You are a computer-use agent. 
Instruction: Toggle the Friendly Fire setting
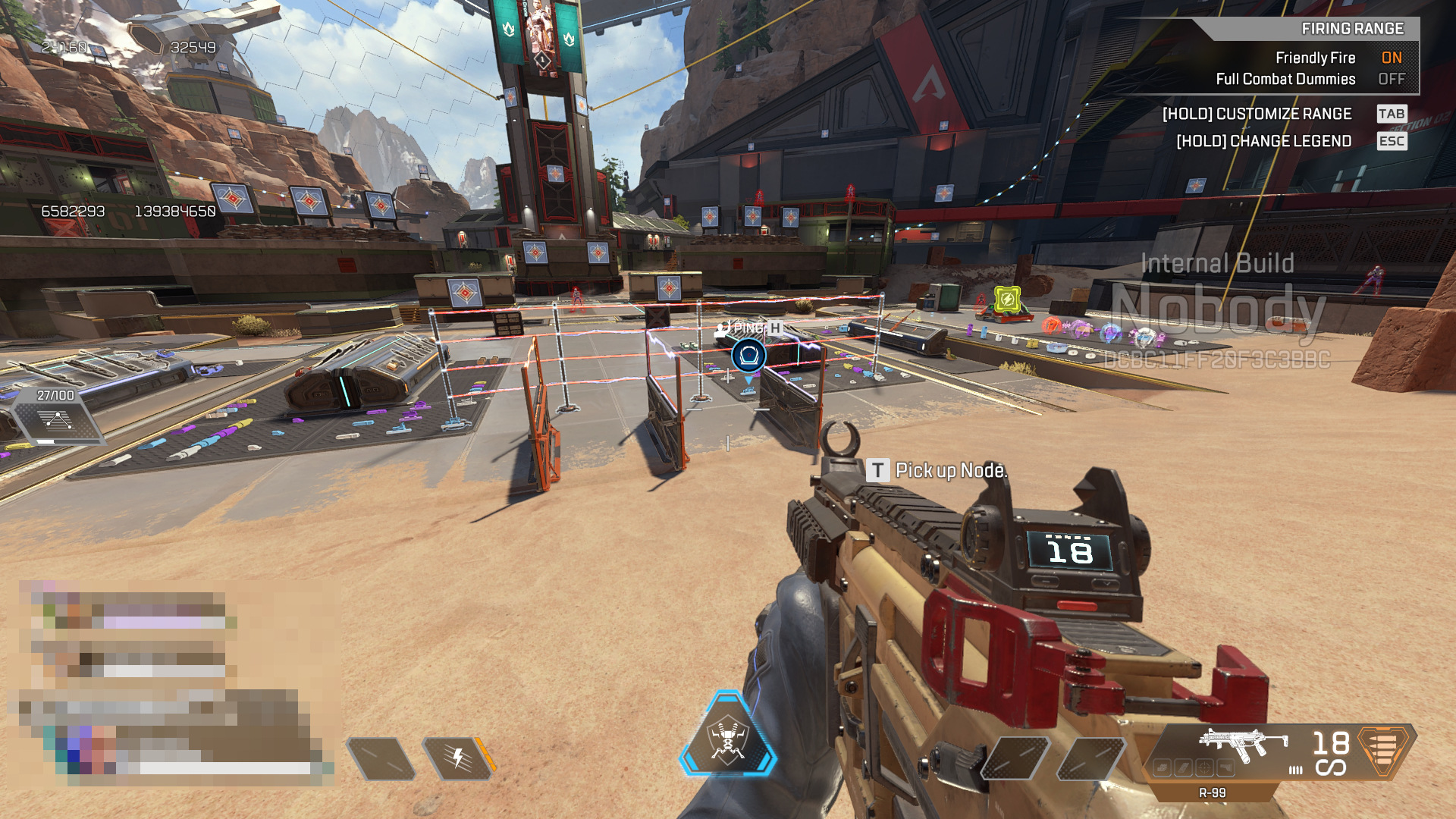coord(1391,58)
